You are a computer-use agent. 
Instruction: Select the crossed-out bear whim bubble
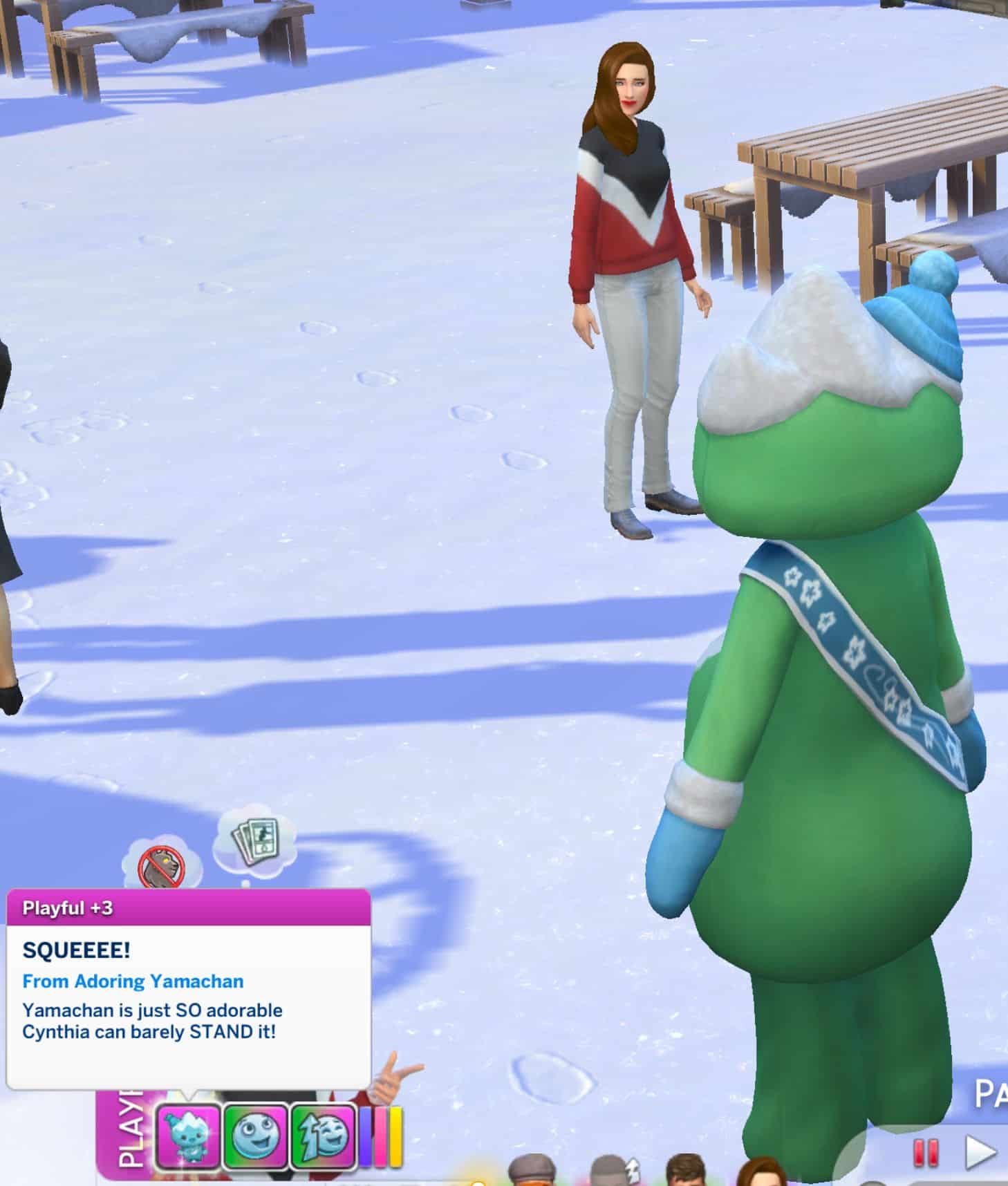tap(161, 864)
